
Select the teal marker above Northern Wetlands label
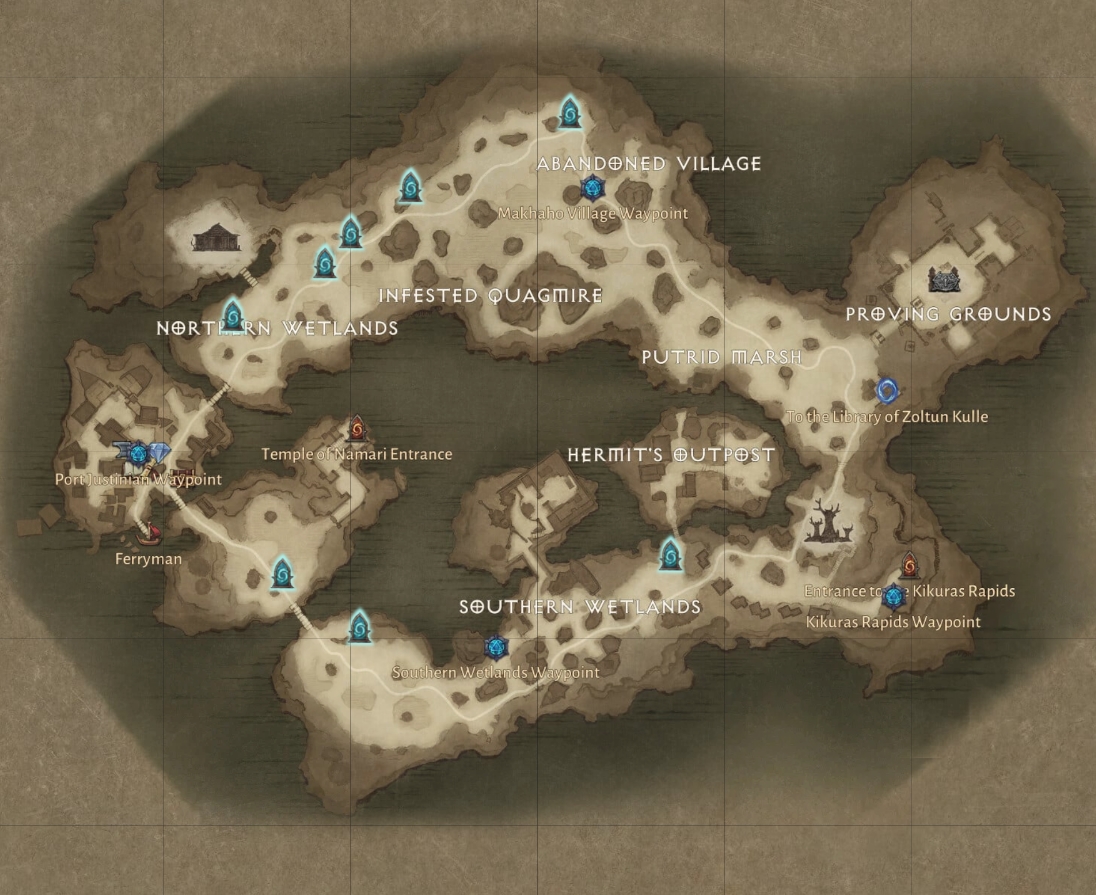pyautogui.click(x=232, y=316)
